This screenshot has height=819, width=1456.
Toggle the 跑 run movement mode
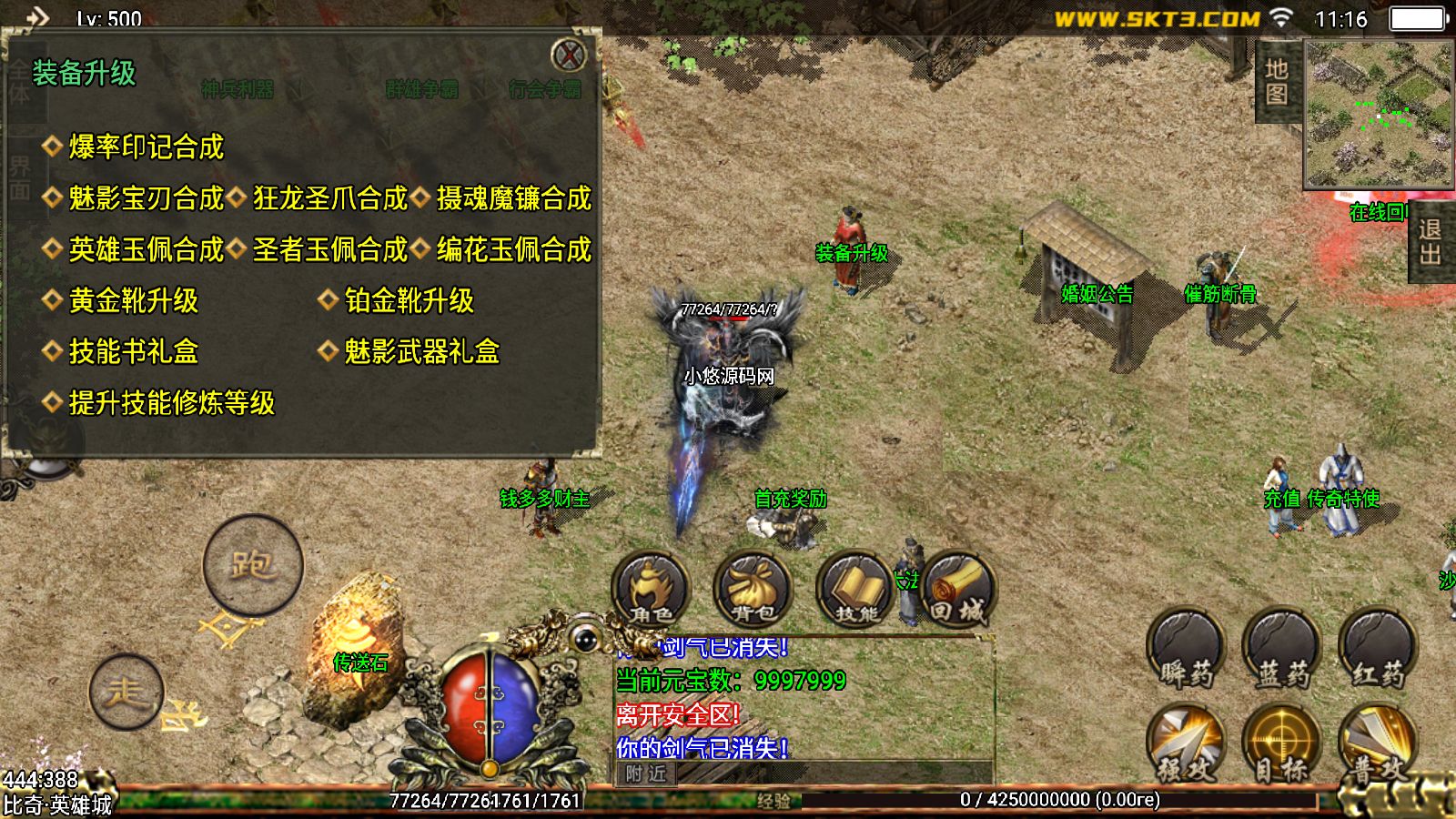point(253,564)
